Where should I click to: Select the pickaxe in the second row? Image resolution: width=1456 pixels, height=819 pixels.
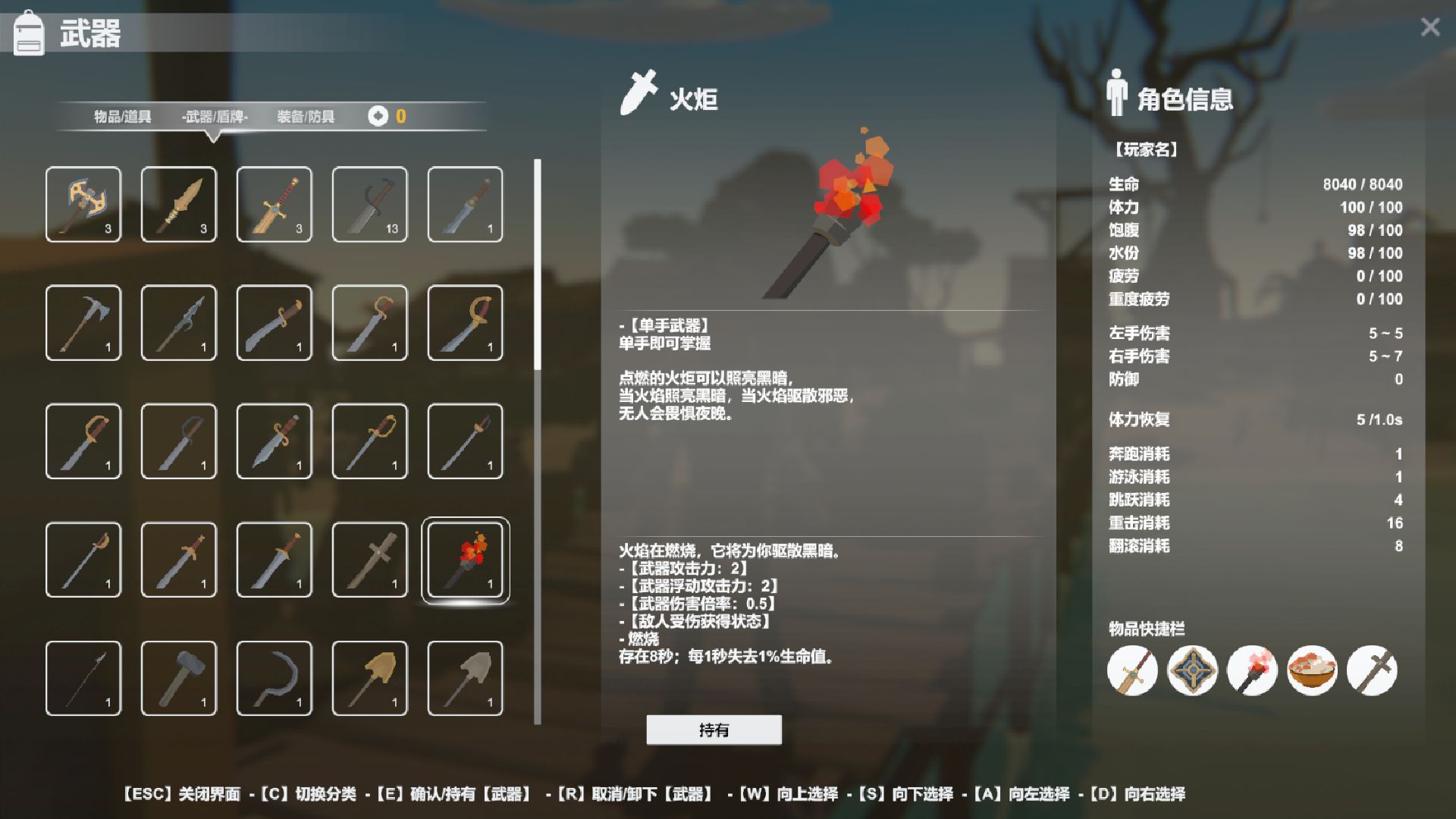pos(83,323)
